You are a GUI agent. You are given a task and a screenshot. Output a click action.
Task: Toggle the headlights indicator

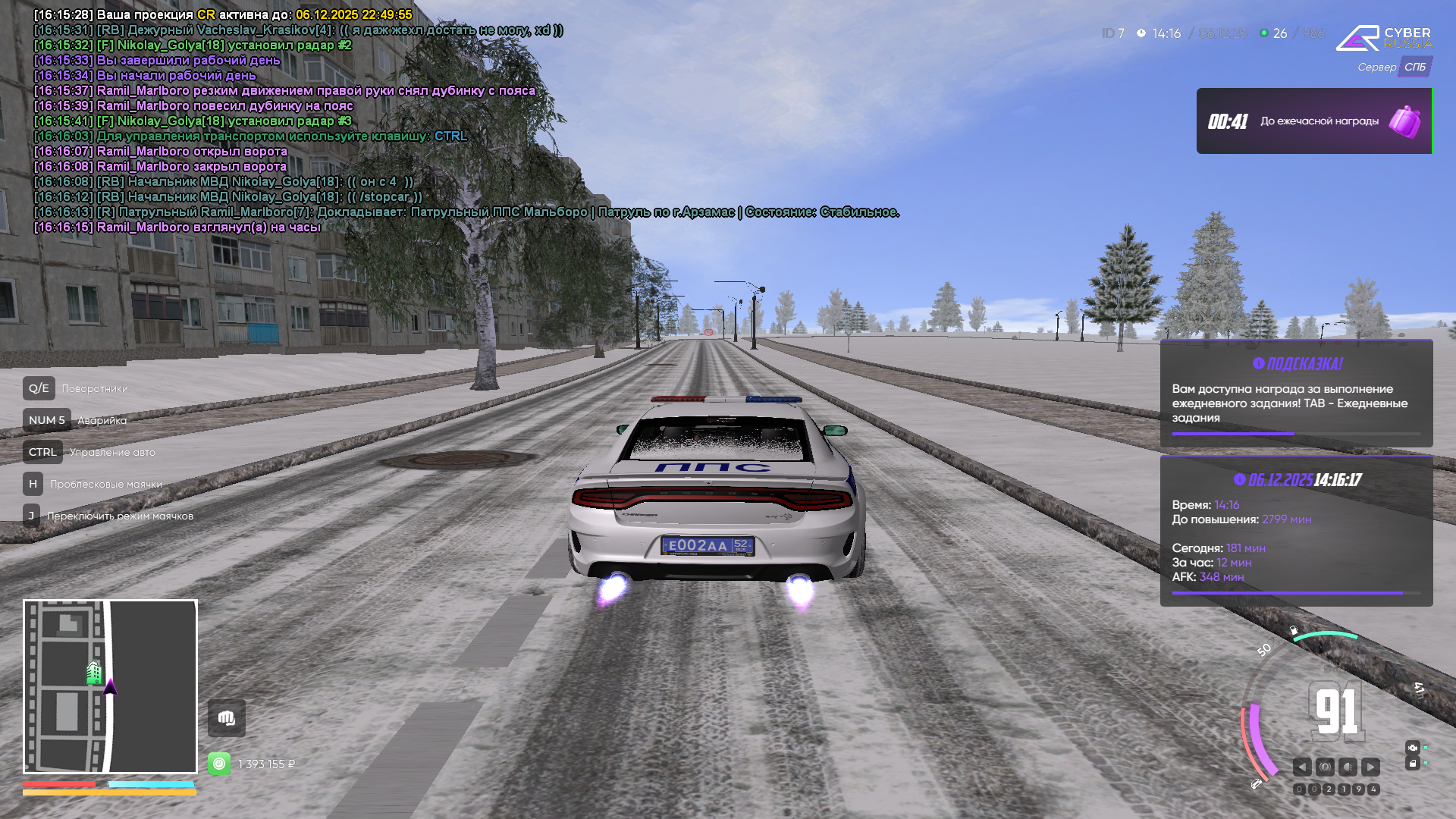click(1348, 767)
